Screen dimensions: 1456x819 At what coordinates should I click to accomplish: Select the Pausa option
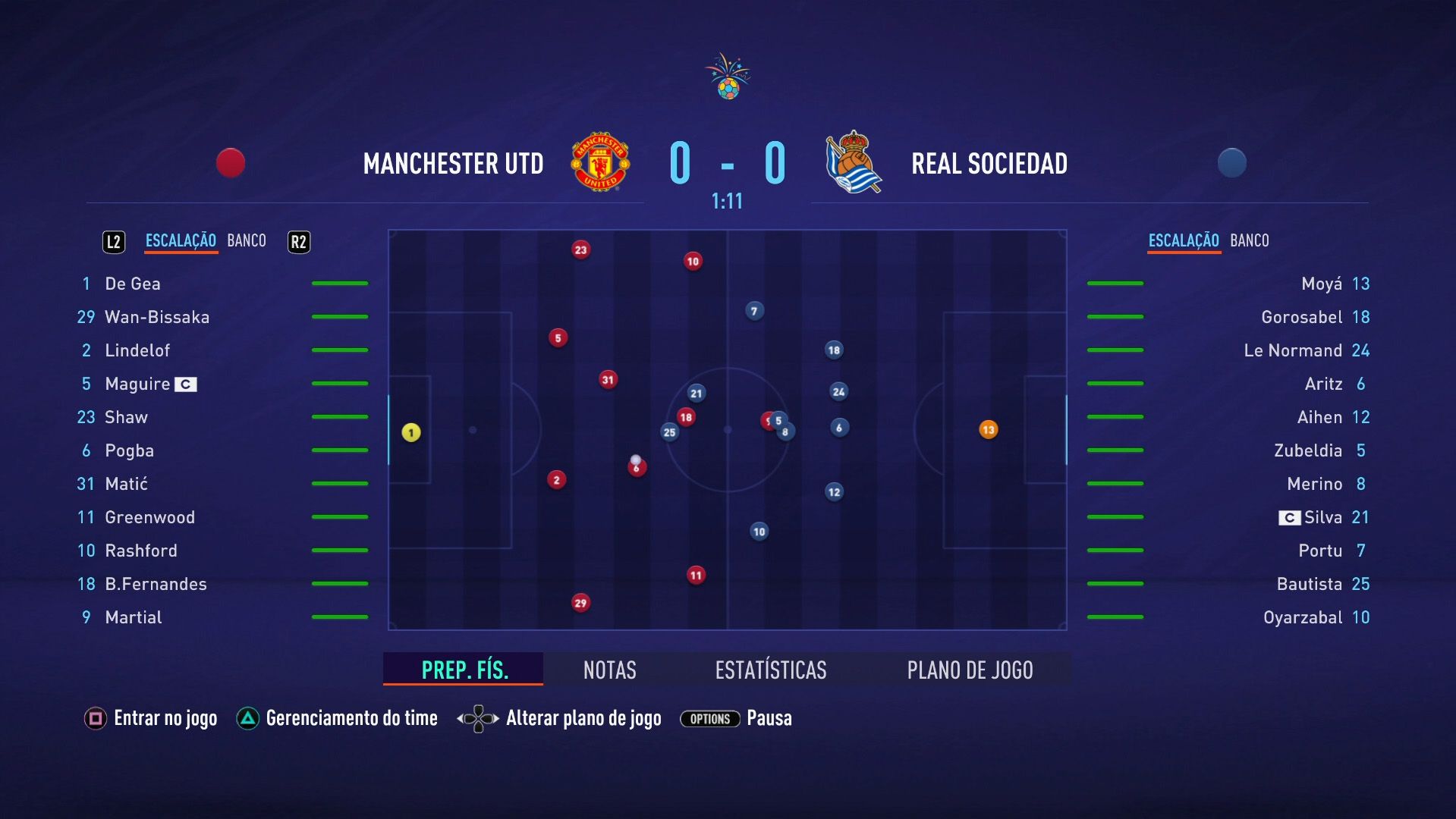(x=770, y=717)
